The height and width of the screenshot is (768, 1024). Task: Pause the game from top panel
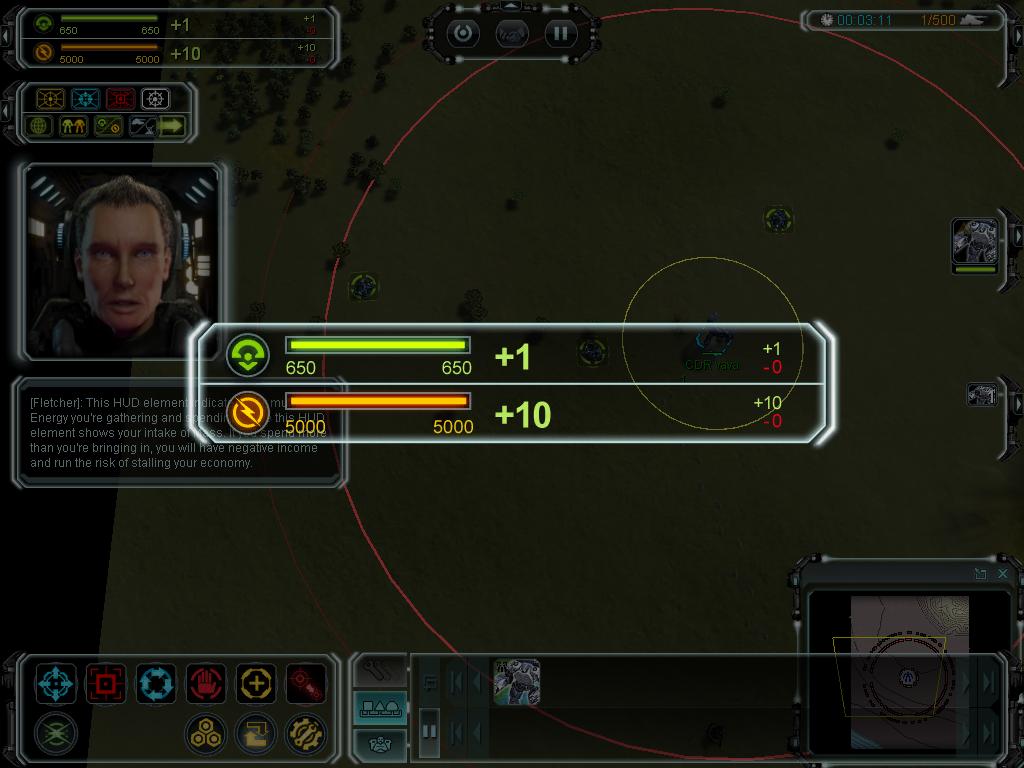[561, 34]
